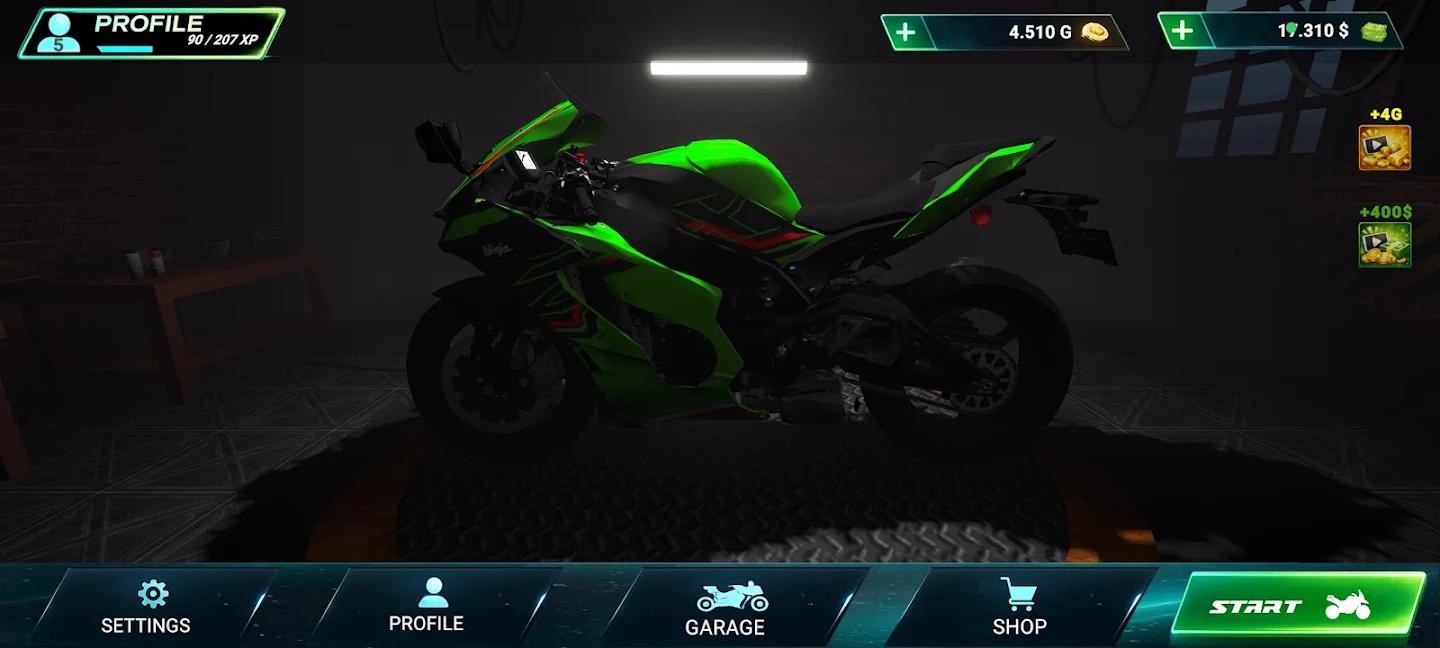
Task: Open the Profile tab in bottom bar
Action: pos(426,606)
